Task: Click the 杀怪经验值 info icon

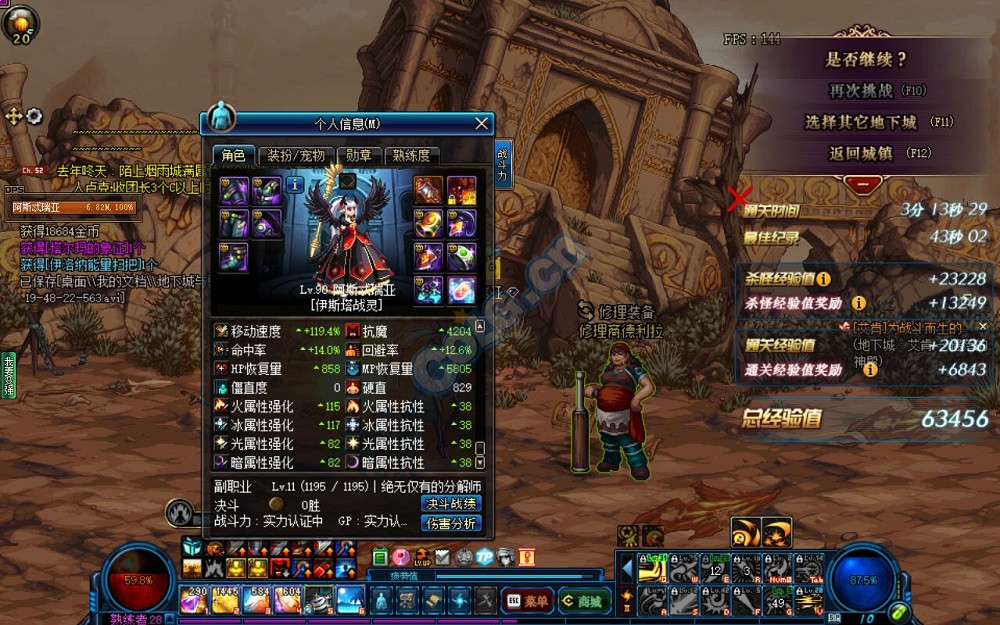Action: pyautogui.click(x=823, y=279)
